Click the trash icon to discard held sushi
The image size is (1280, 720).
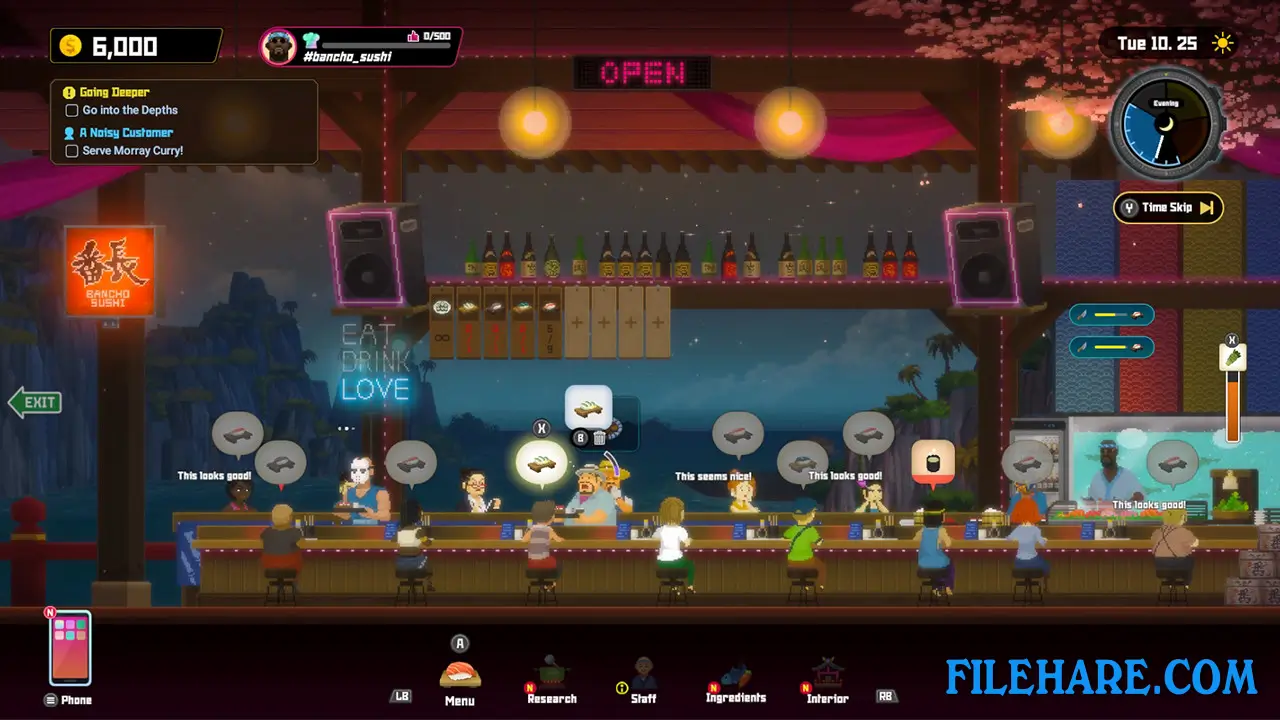pos(598,437)
